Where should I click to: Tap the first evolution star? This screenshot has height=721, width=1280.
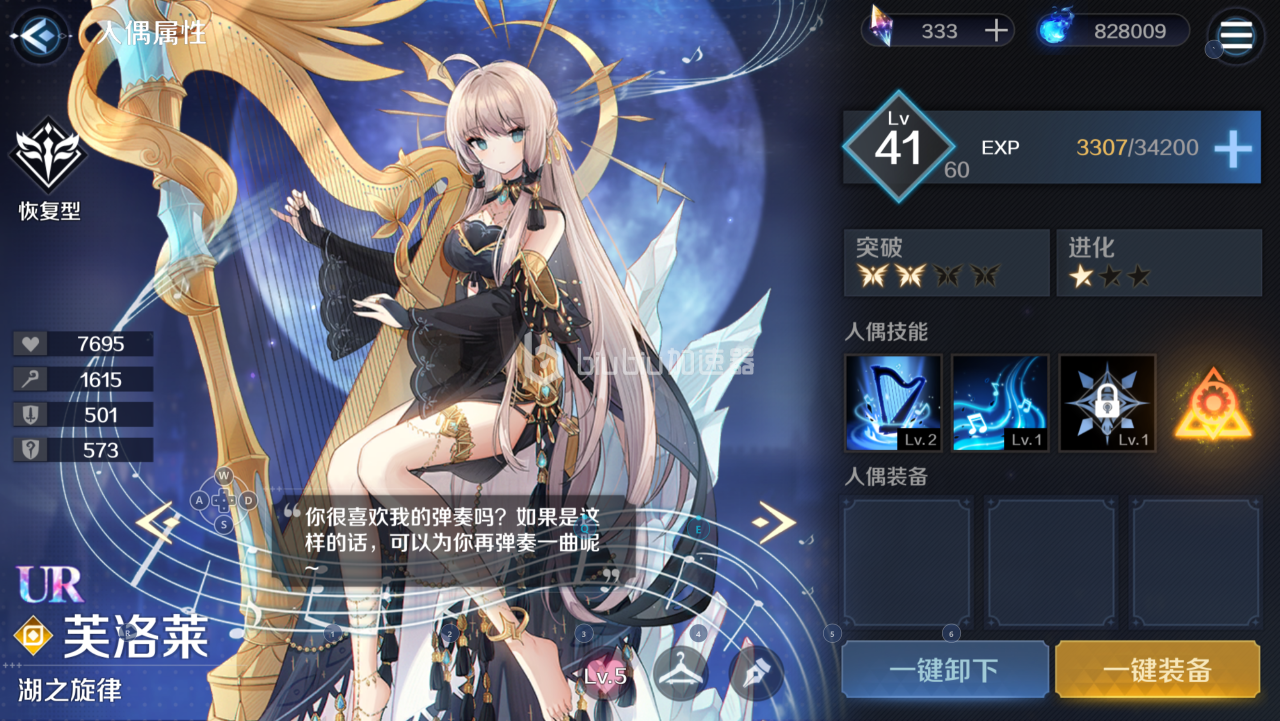coord(1083,275)
